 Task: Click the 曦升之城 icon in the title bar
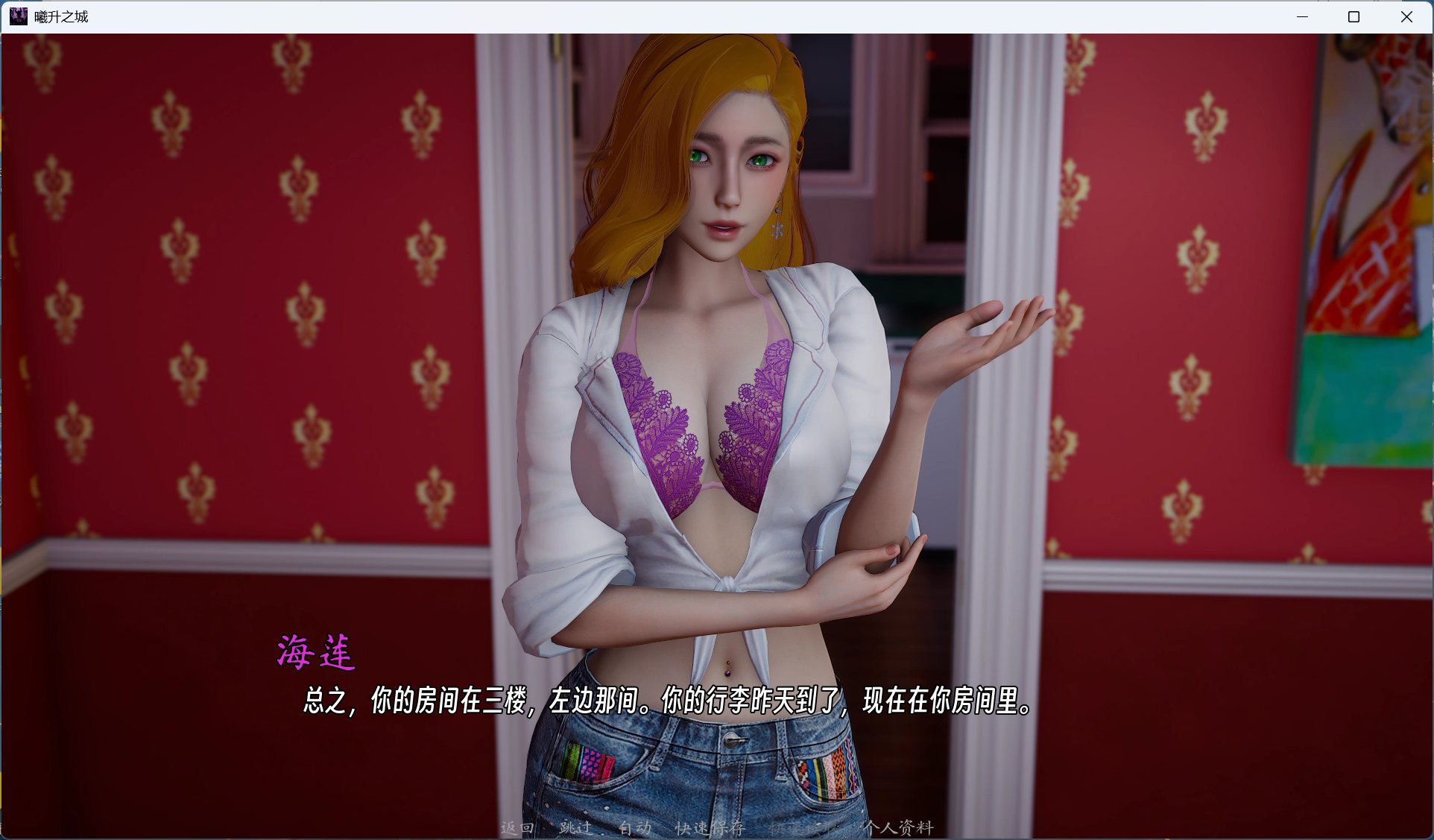19,16
